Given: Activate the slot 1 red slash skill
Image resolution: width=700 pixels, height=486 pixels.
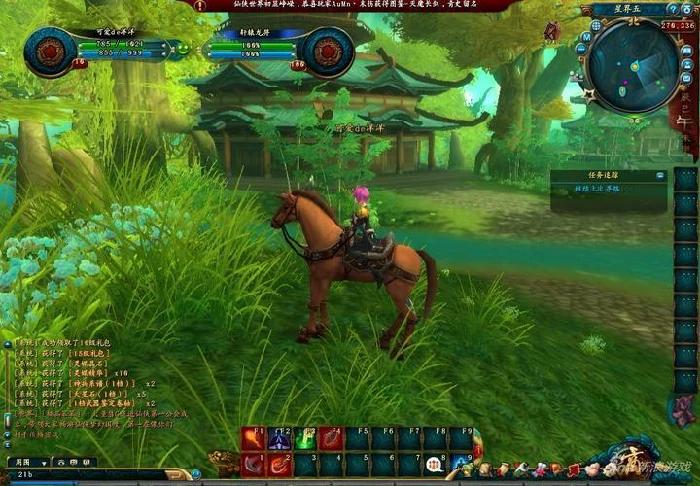Looking at the screenshot, I should [253, 464].
